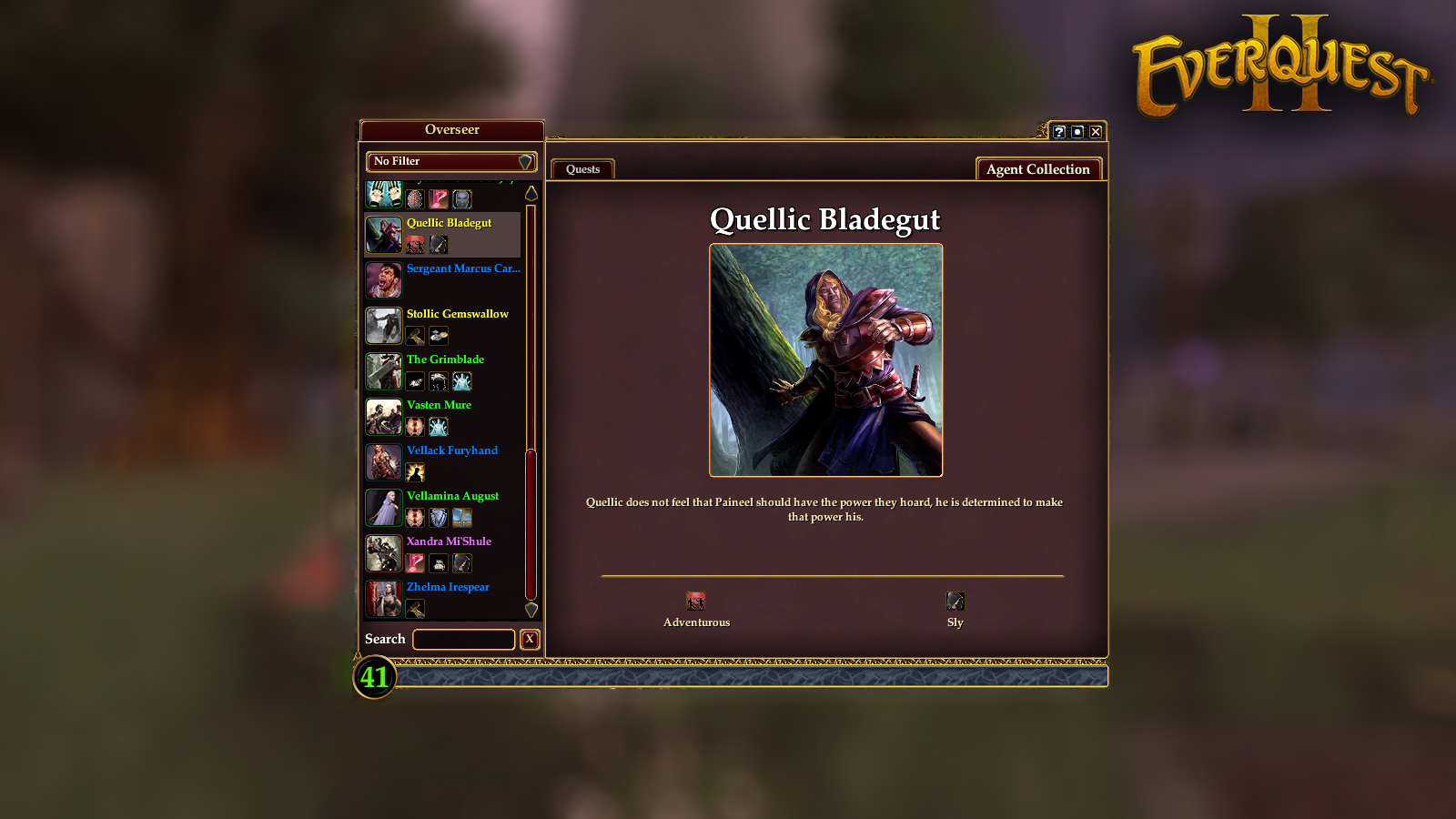The image size is (1456, 819).
Task: Select Vasten Mure from the list
Action: pyautogui.click(x=439, y=405)
